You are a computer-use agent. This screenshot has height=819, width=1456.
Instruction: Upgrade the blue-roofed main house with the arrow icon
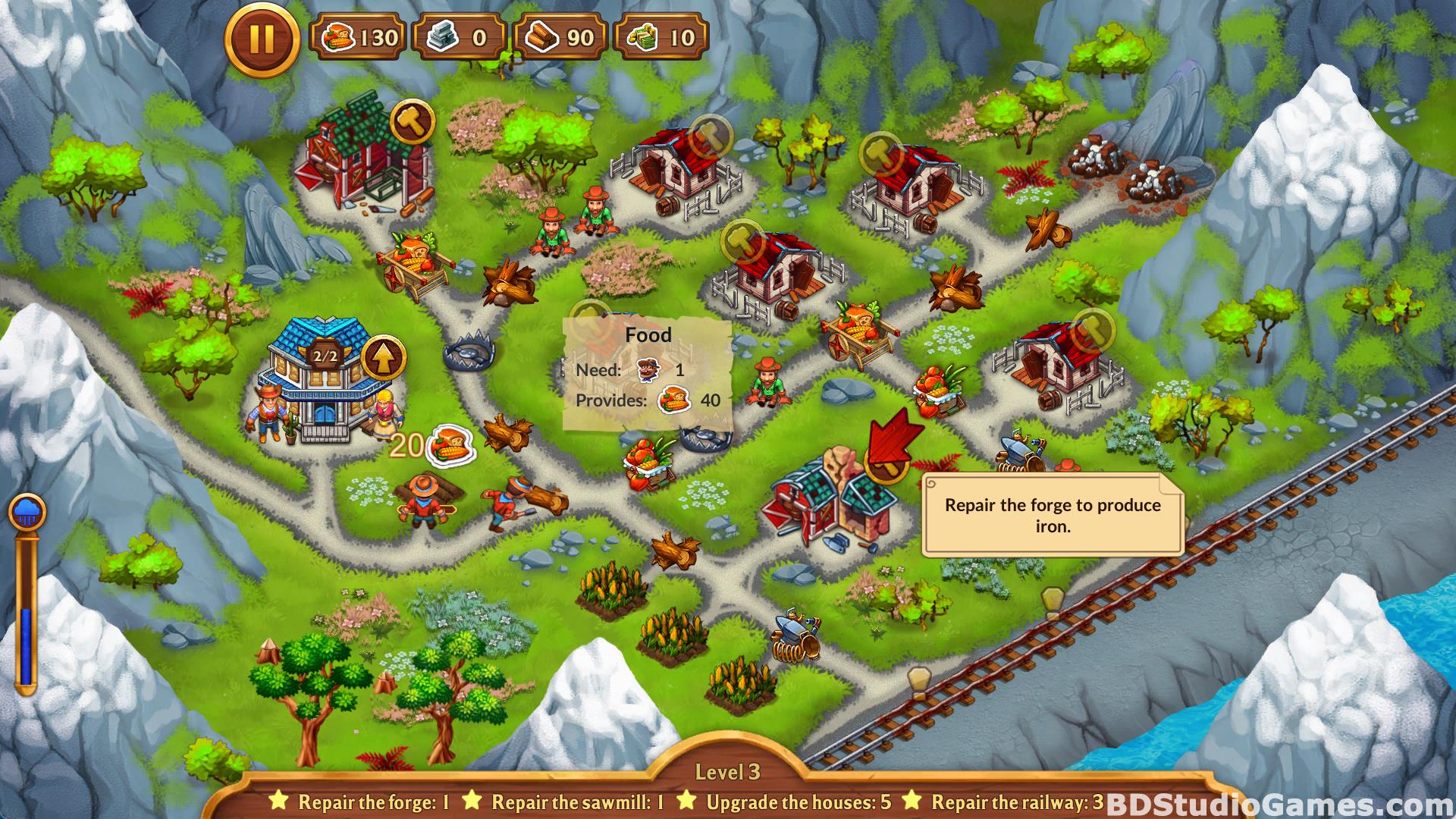[384, 359]
